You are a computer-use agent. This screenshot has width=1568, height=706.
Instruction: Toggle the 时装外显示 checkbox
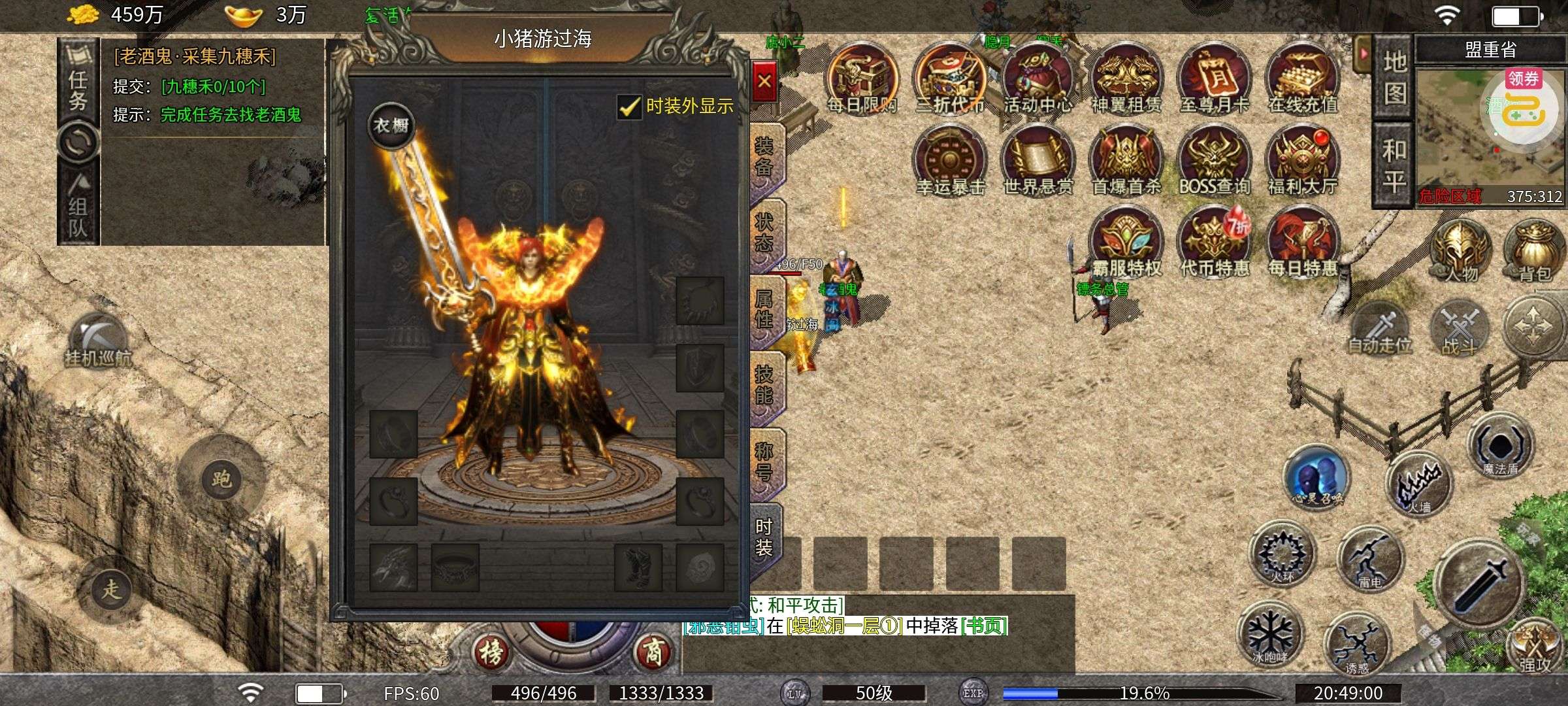(629, 106)
